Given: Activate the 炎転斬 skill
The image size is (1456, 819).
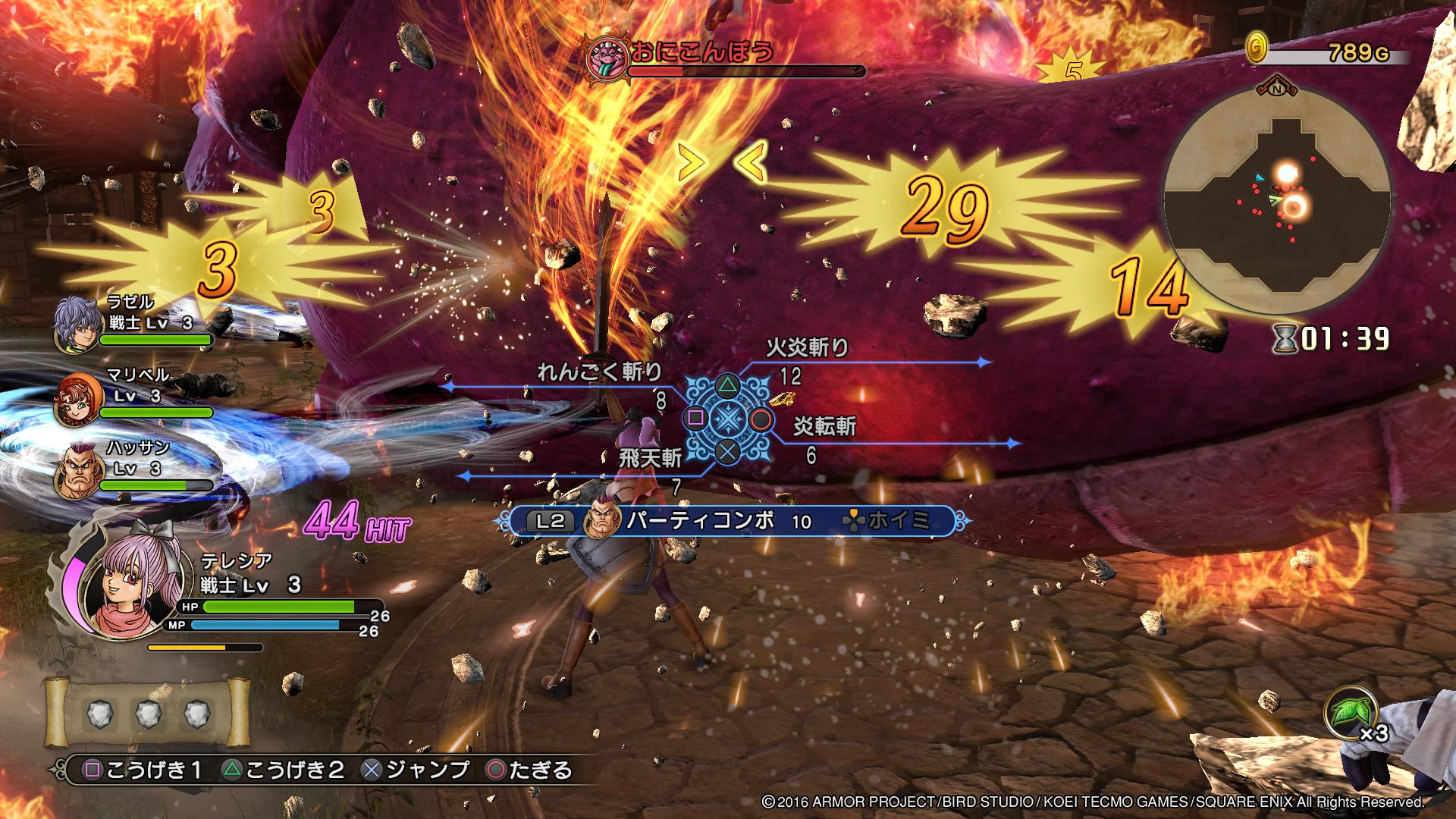Looking at the screenshot, I should 824,427.
